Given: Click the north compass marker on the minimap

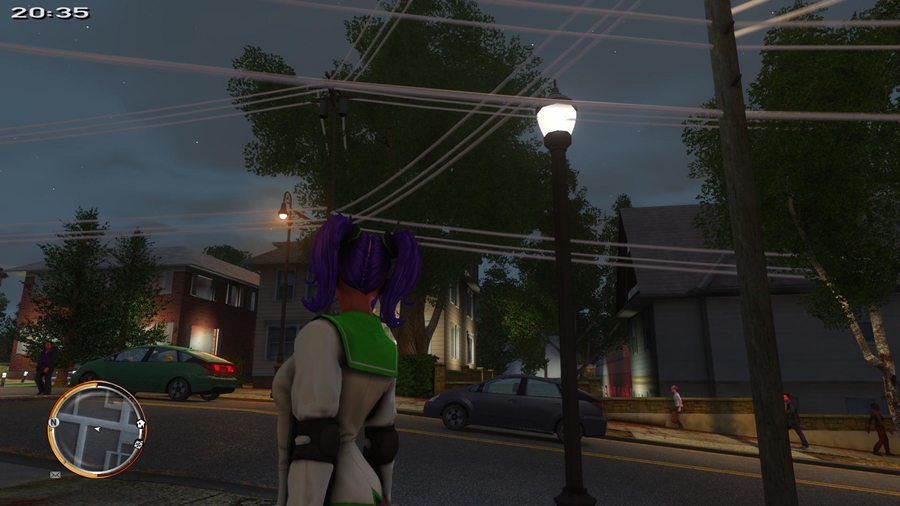Looking at the screenshot, I should coord(54,422).
